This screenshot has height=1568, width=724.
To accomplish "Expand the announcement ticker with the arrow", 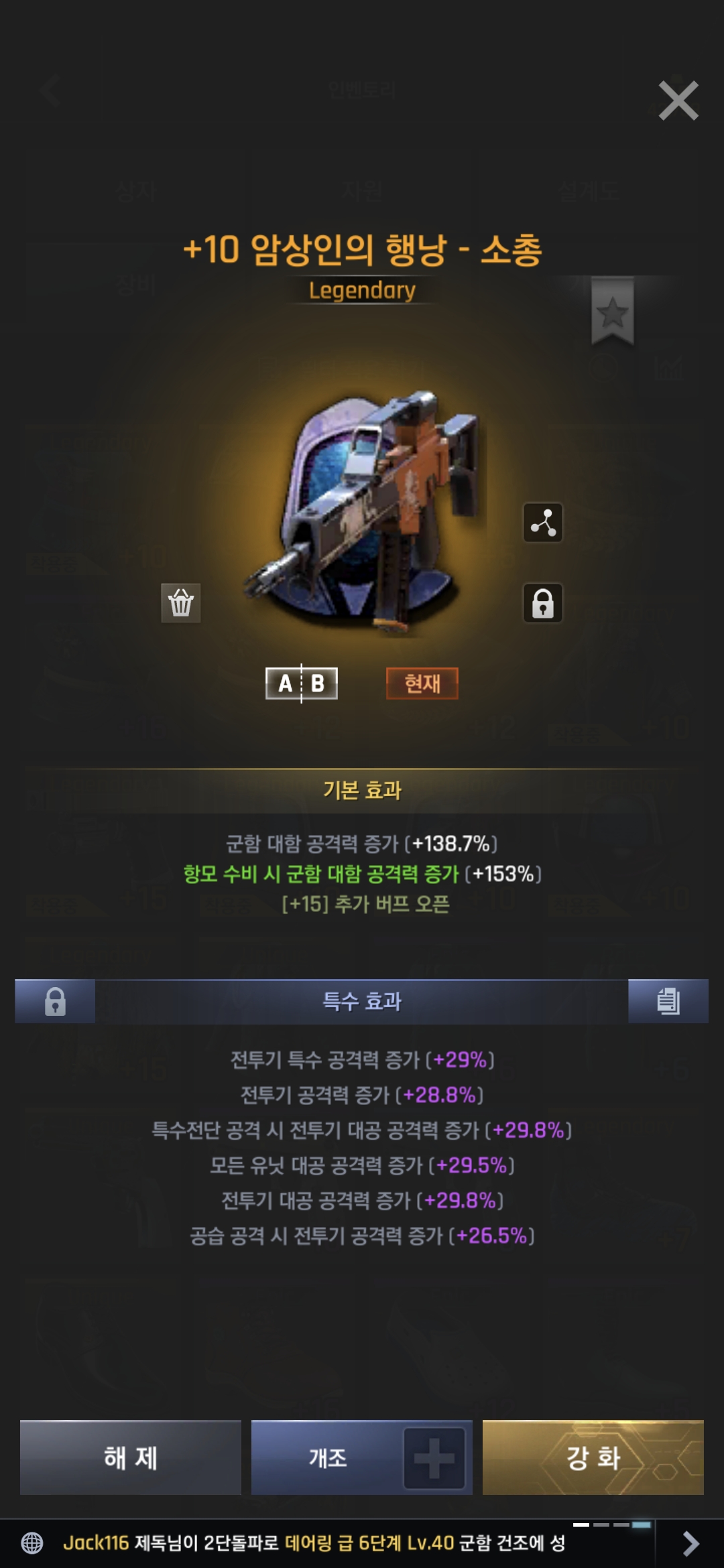I will [x=690, y=1543].
